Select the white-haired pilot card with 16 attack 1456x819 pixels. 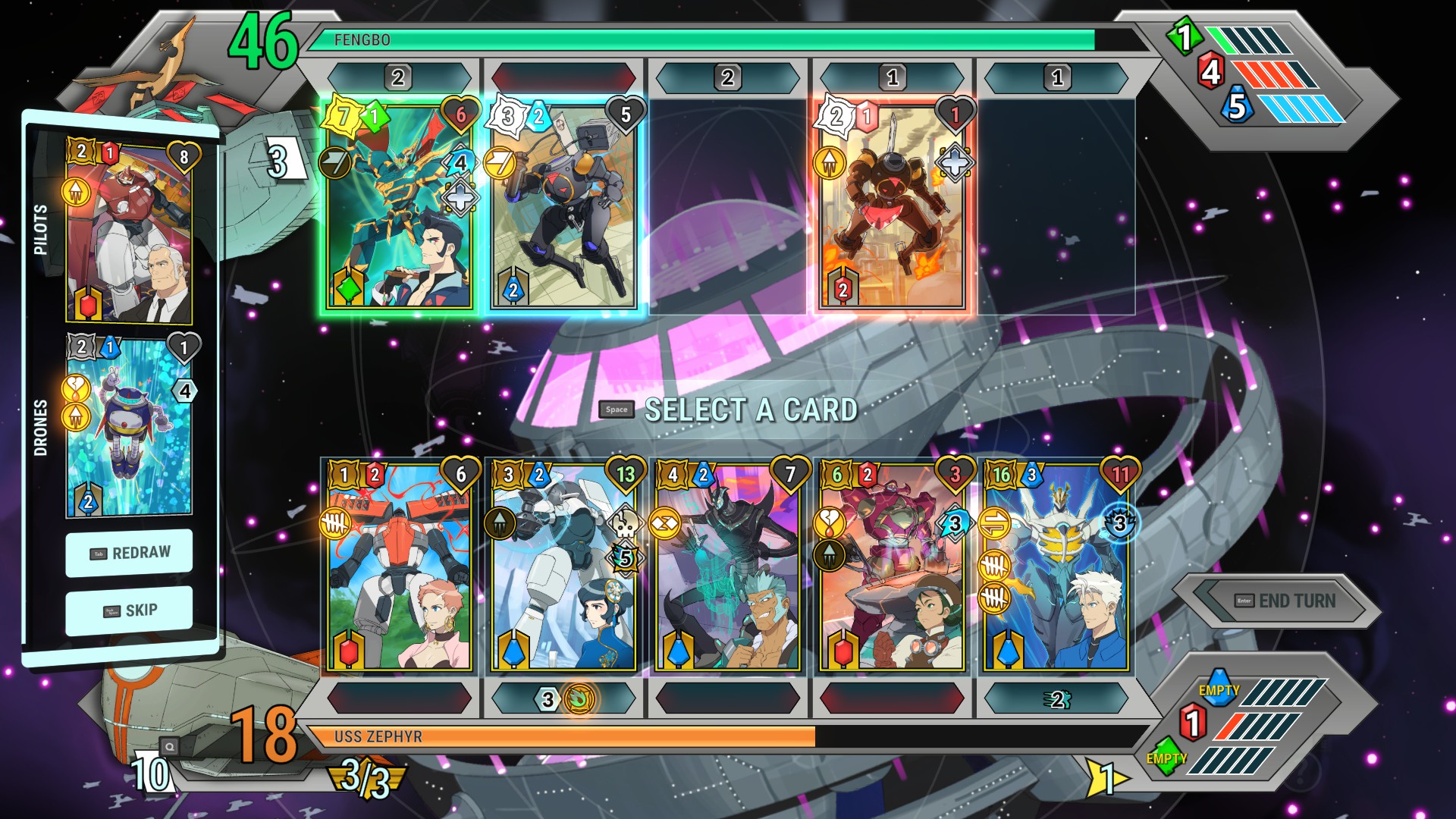click(x=1056, y=569)
